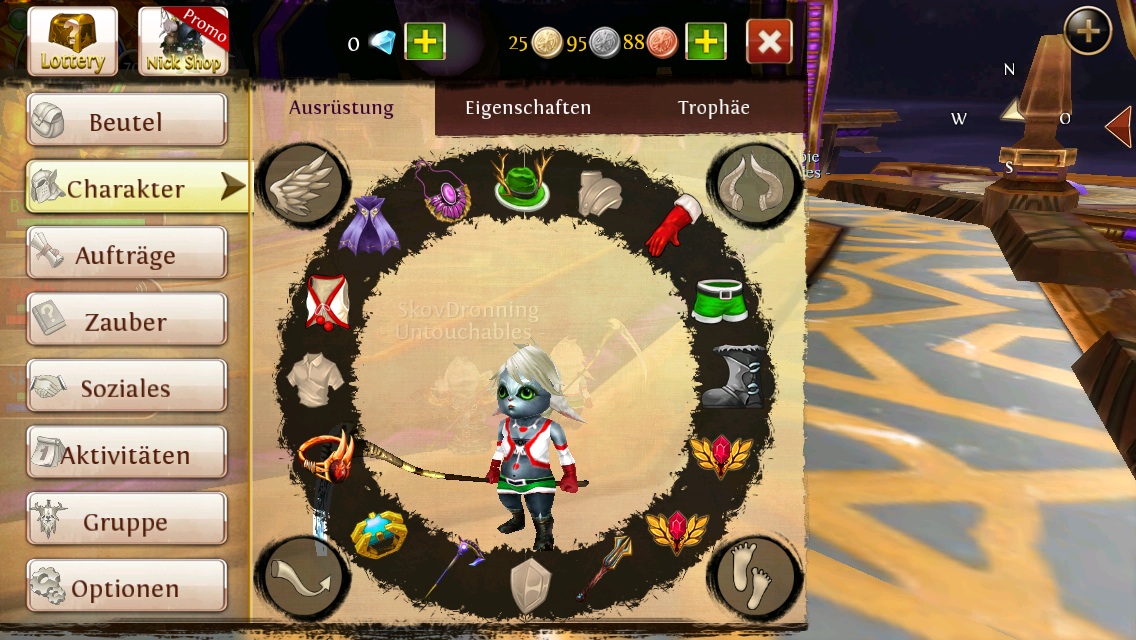The image size is (1136, 640).
Task: Tap the round plus button by the compass
Action: [x=1087, y=33]
